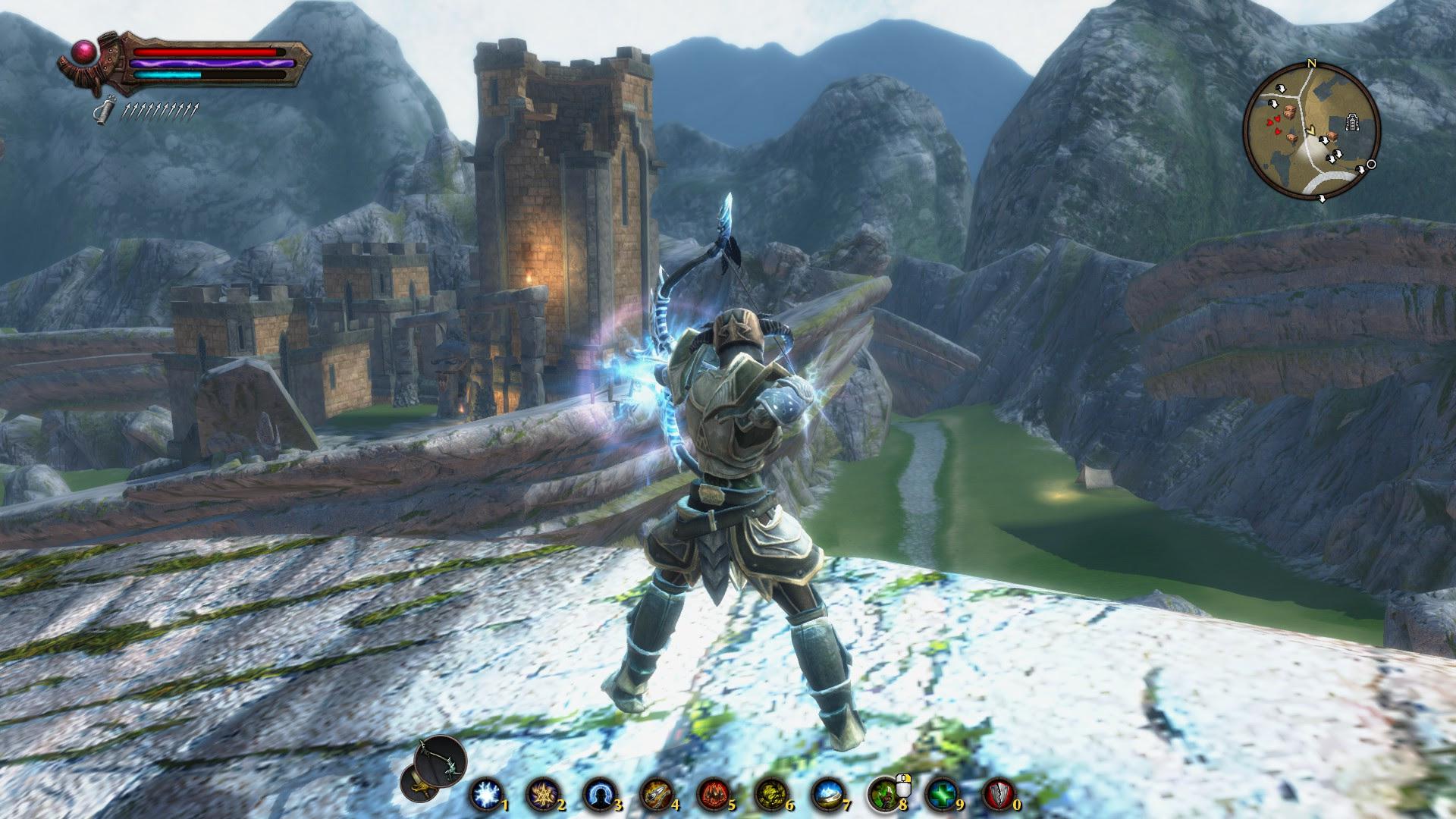This screenshot has width=1456, height=819.
Task: Trigger the red flame spikes ability
Action: tap(711, 795)
